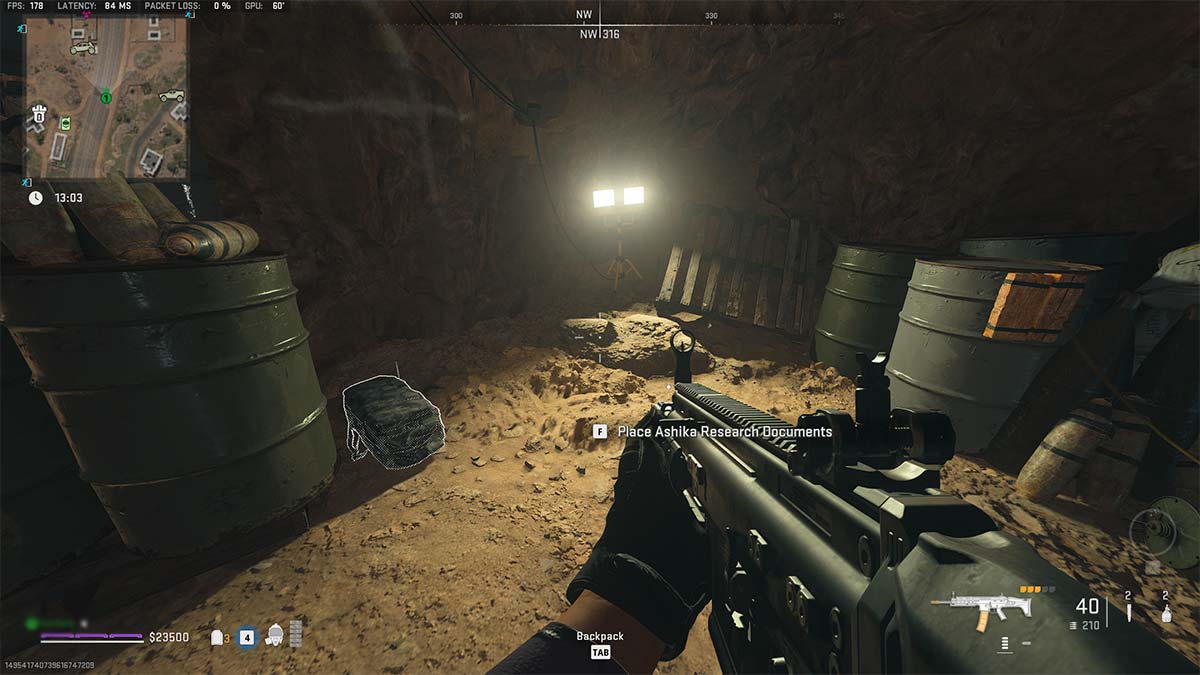The image size is (1200, 675).
Task: Click the gas mask icon
Action: (x=274, y=636)
